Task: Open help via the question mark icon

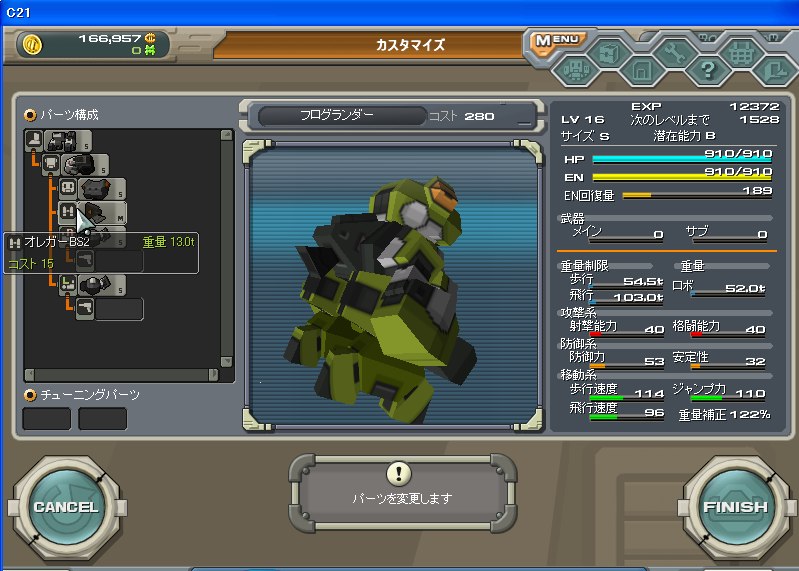Action: [x=708, y=71]
